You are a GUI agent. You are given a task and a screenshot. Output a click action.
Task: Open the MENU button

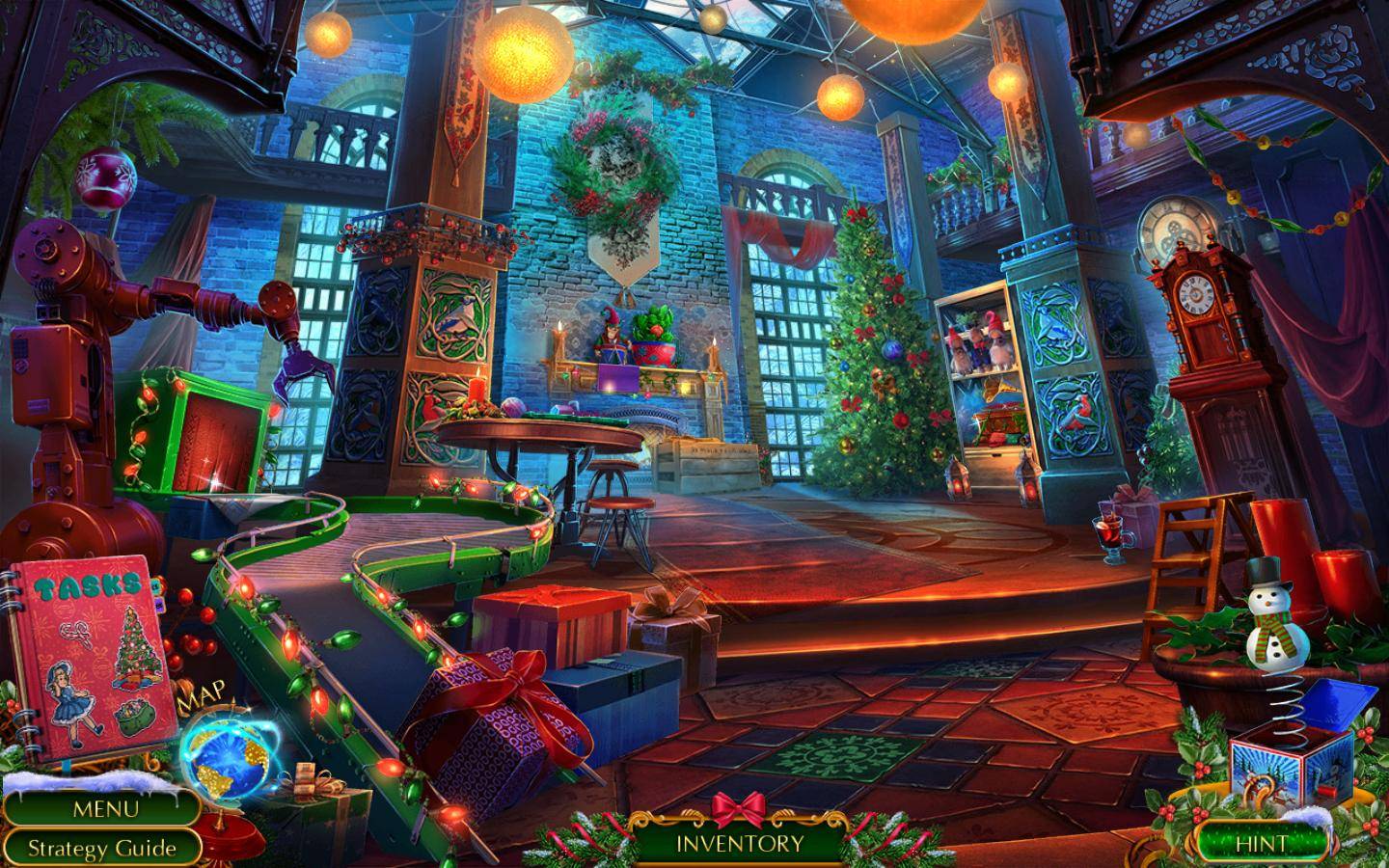104,808
